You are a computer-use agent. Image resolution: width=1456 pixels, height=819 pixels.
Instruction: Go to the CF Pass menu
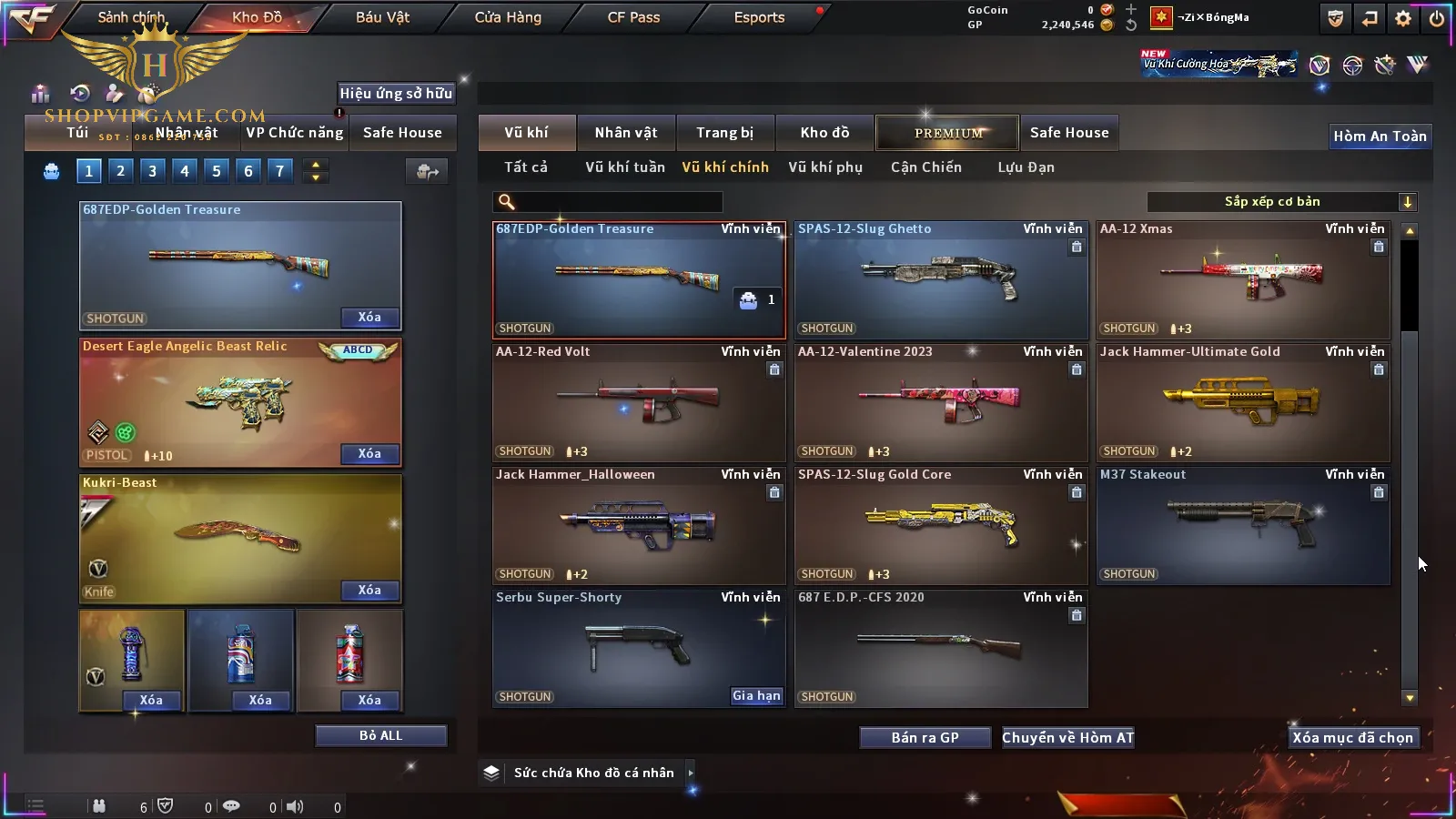point(633,17)
